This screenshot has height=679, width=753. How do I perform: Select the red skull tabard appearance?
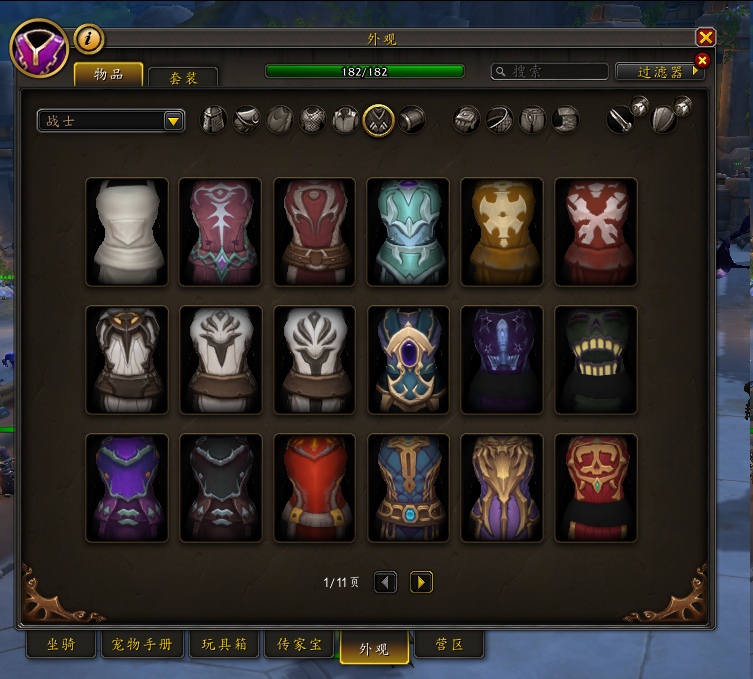[595, 487]
